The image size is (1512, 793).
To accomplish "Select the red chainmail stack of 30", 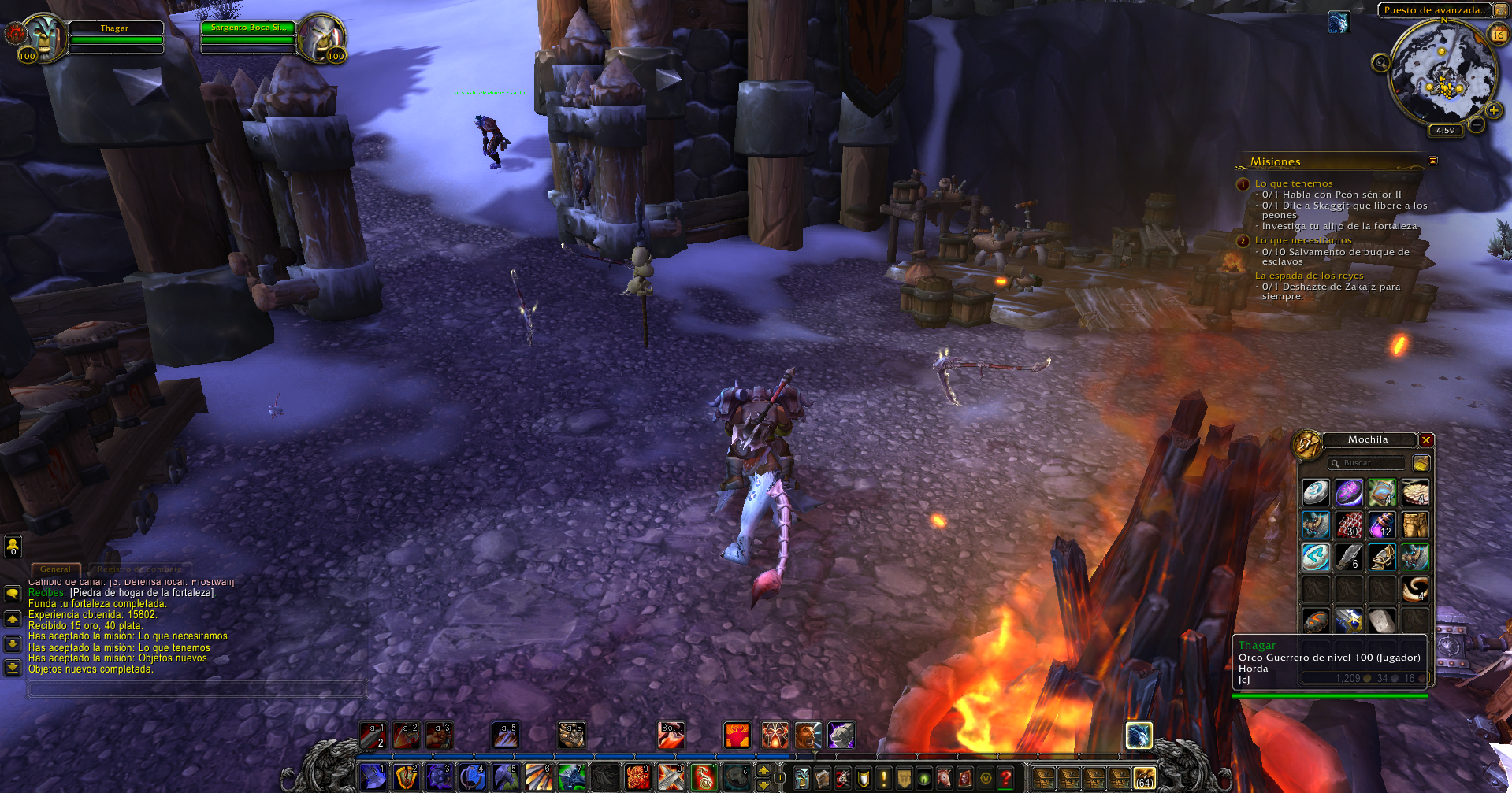I will 1349,524.
